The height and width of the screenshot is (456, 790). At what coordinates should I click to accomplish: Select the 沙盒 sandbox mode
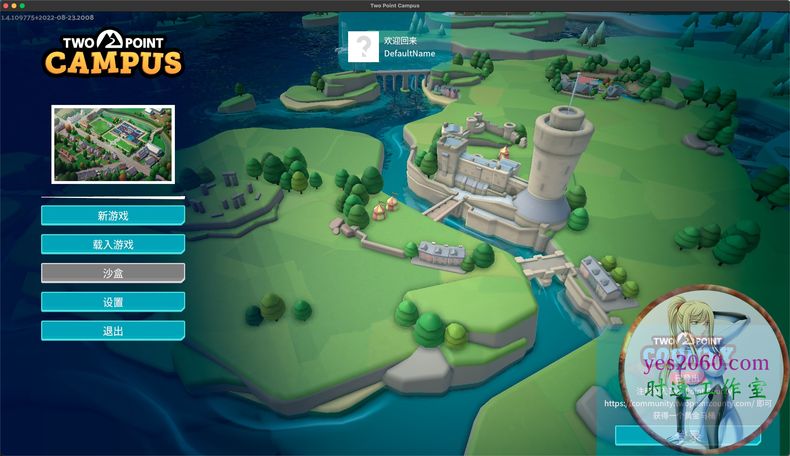pyautogui.click(x=113, y=273)
